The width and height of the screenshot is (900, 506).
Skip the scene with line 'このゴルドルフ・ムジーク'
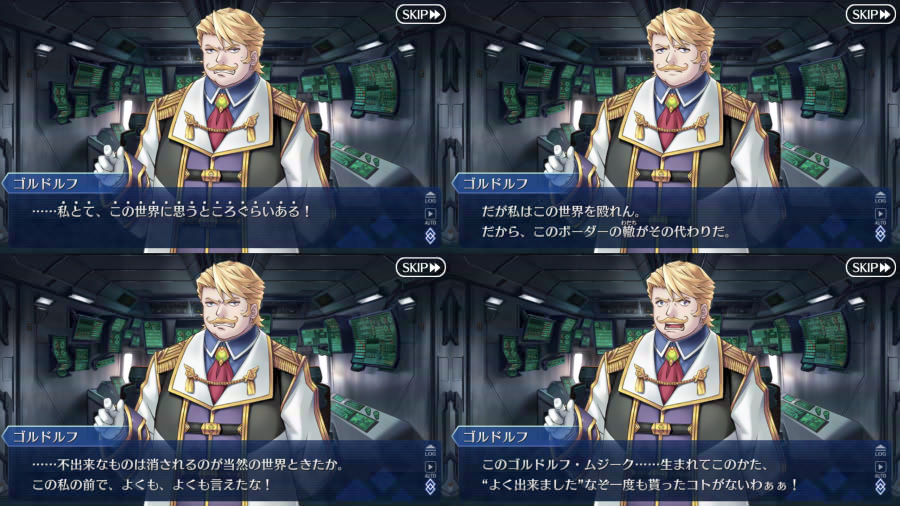tap(870, 267)
